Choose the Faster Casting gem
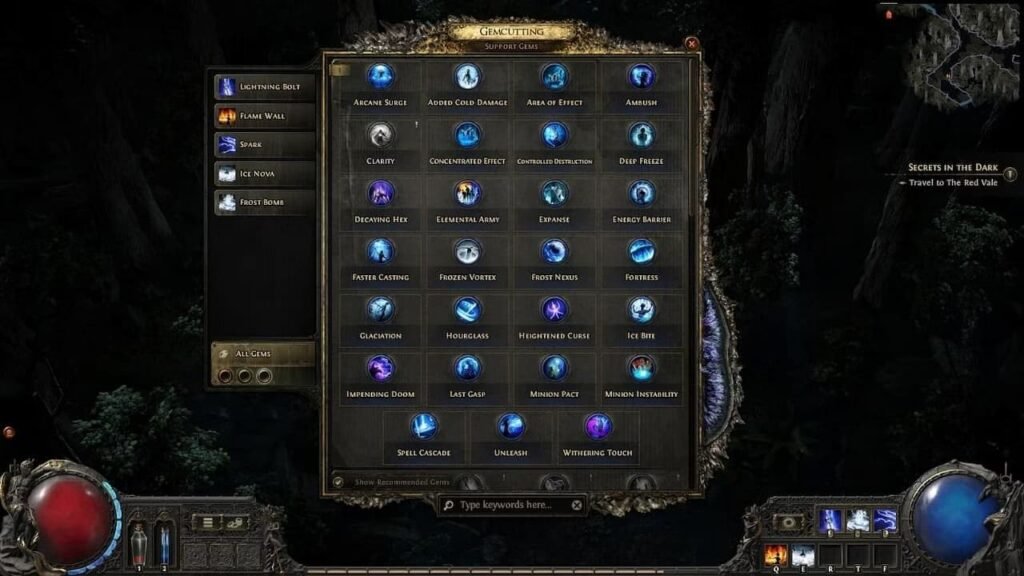Screen dimensions: 1024x576 pos(380,252)
